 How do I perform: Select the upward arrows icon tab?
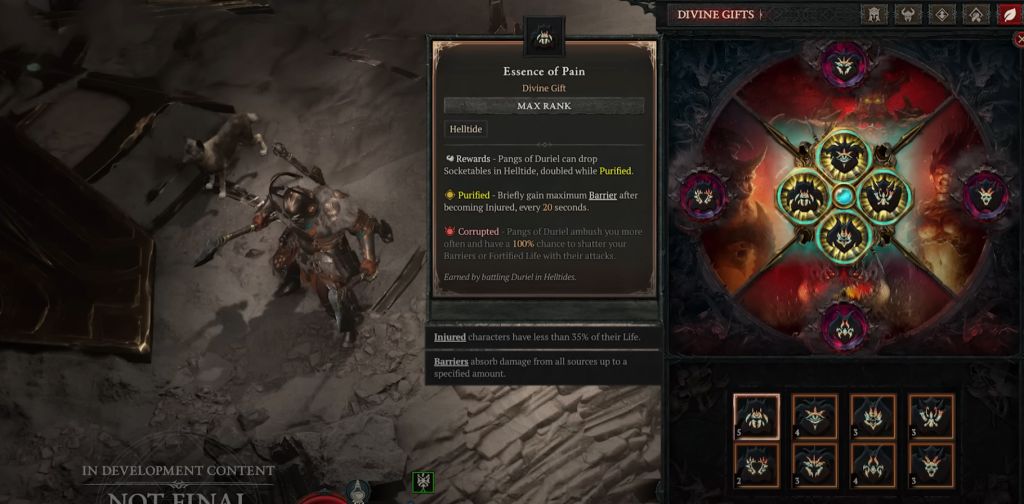(x=976, y=15)
